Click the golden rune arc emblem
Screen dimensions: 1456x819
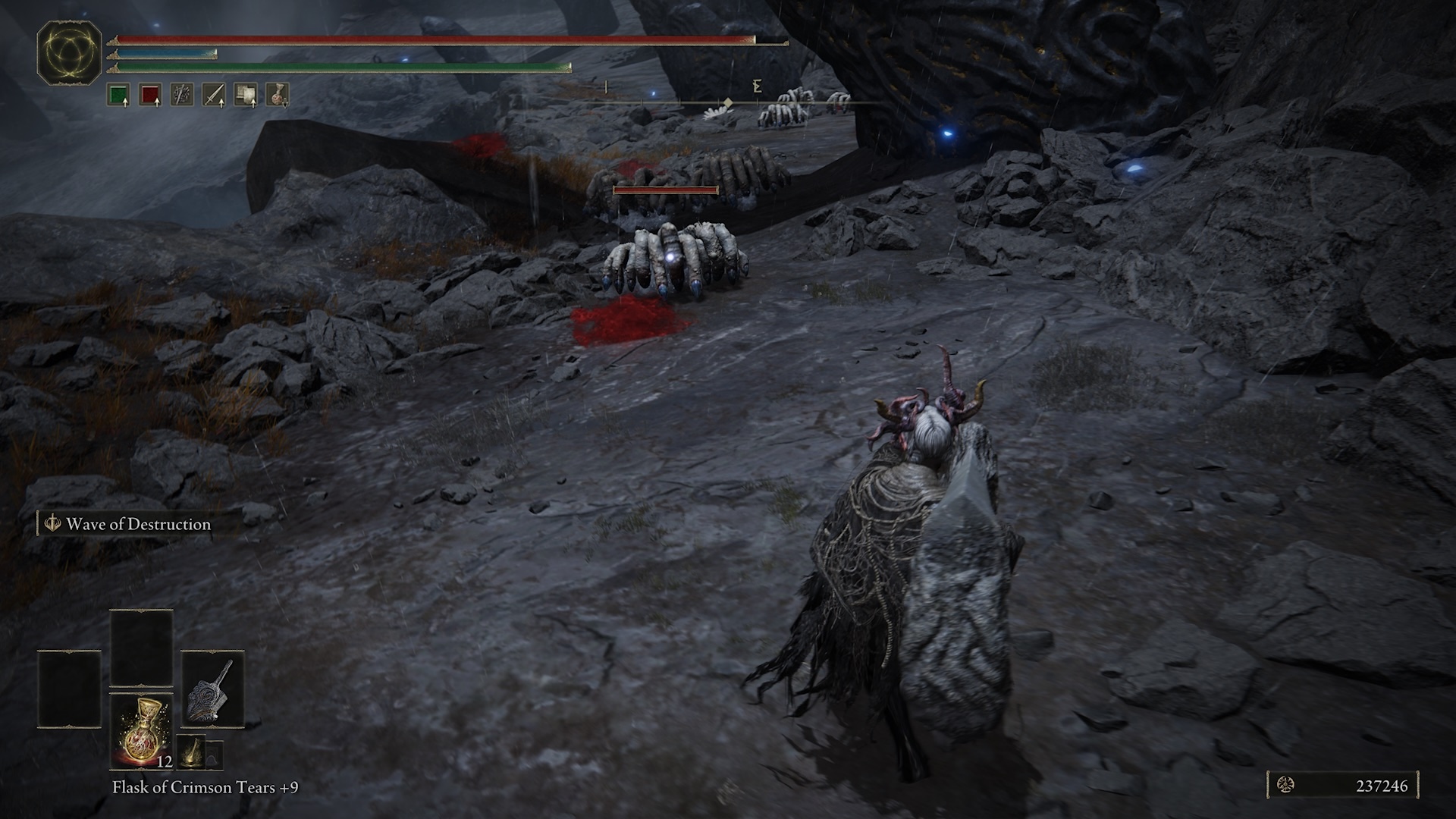point(69,52)
